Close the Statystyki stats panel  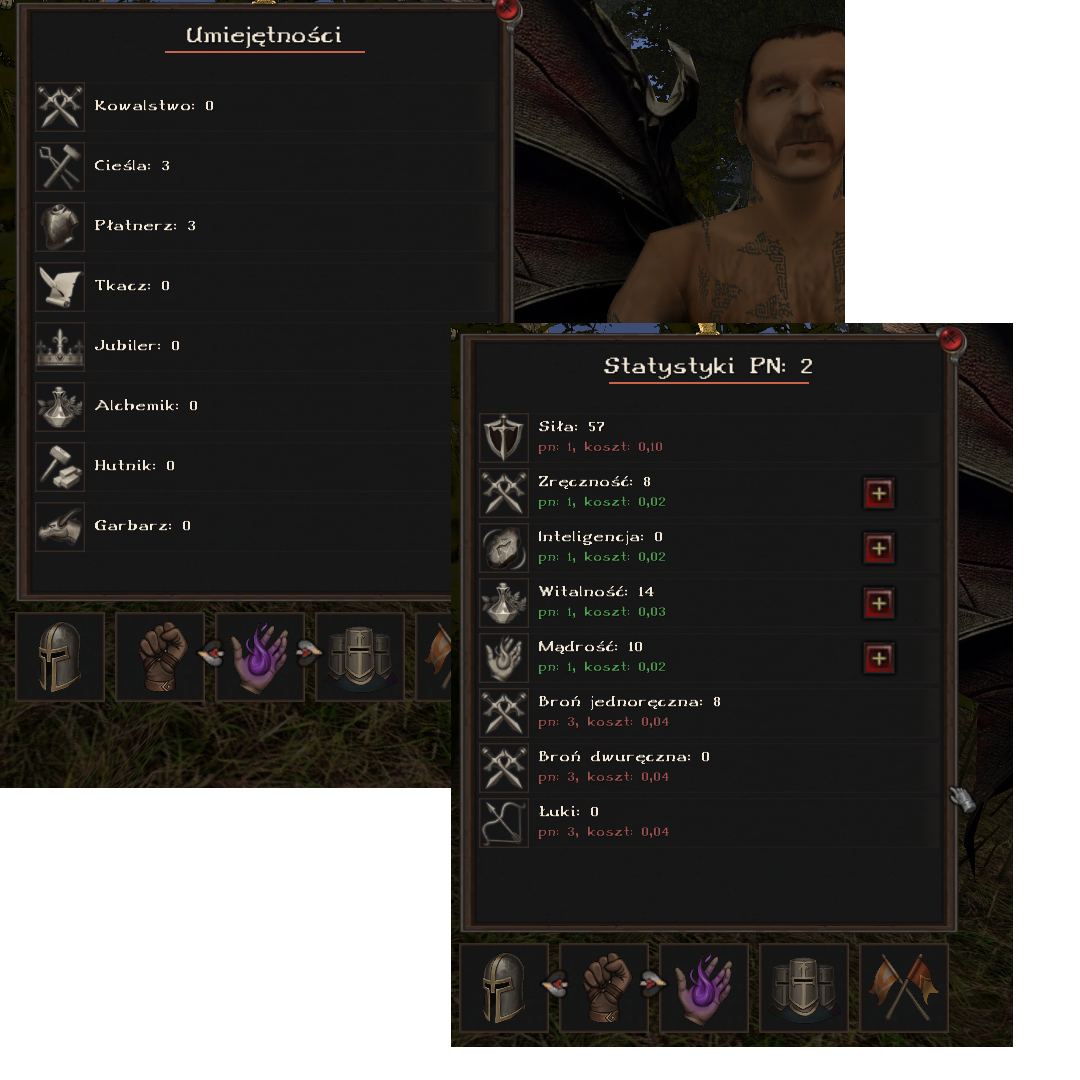(952, 341)
